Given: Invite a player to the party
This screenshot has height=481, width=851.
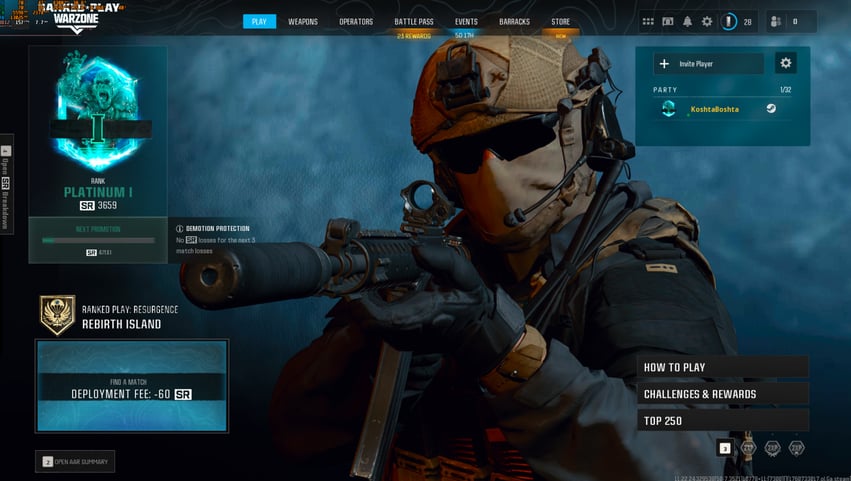Looking at the screenshot, I should point(709,63).
